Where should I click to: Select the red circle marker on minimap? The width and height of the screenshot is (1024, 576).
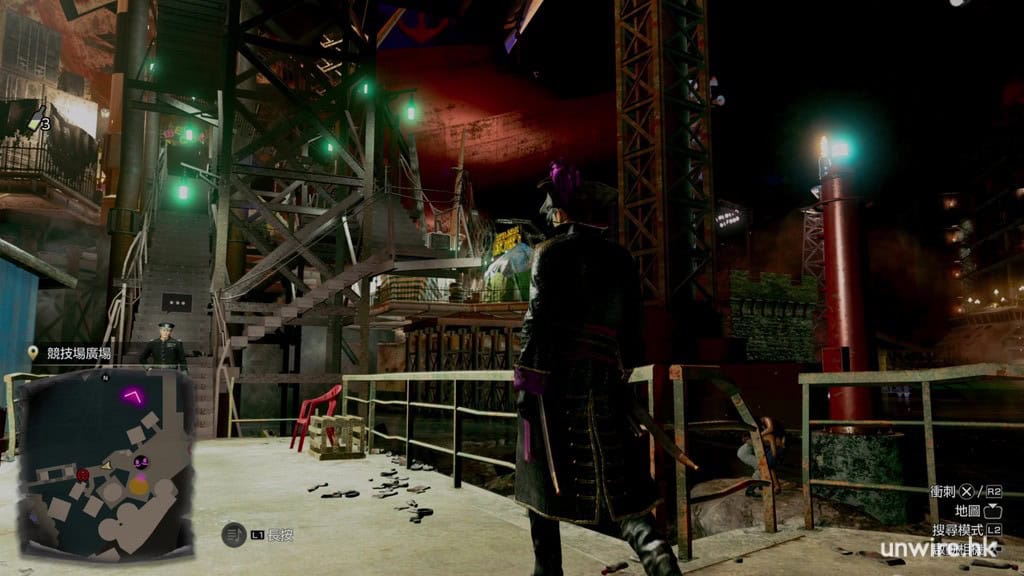tap(83, 473)
